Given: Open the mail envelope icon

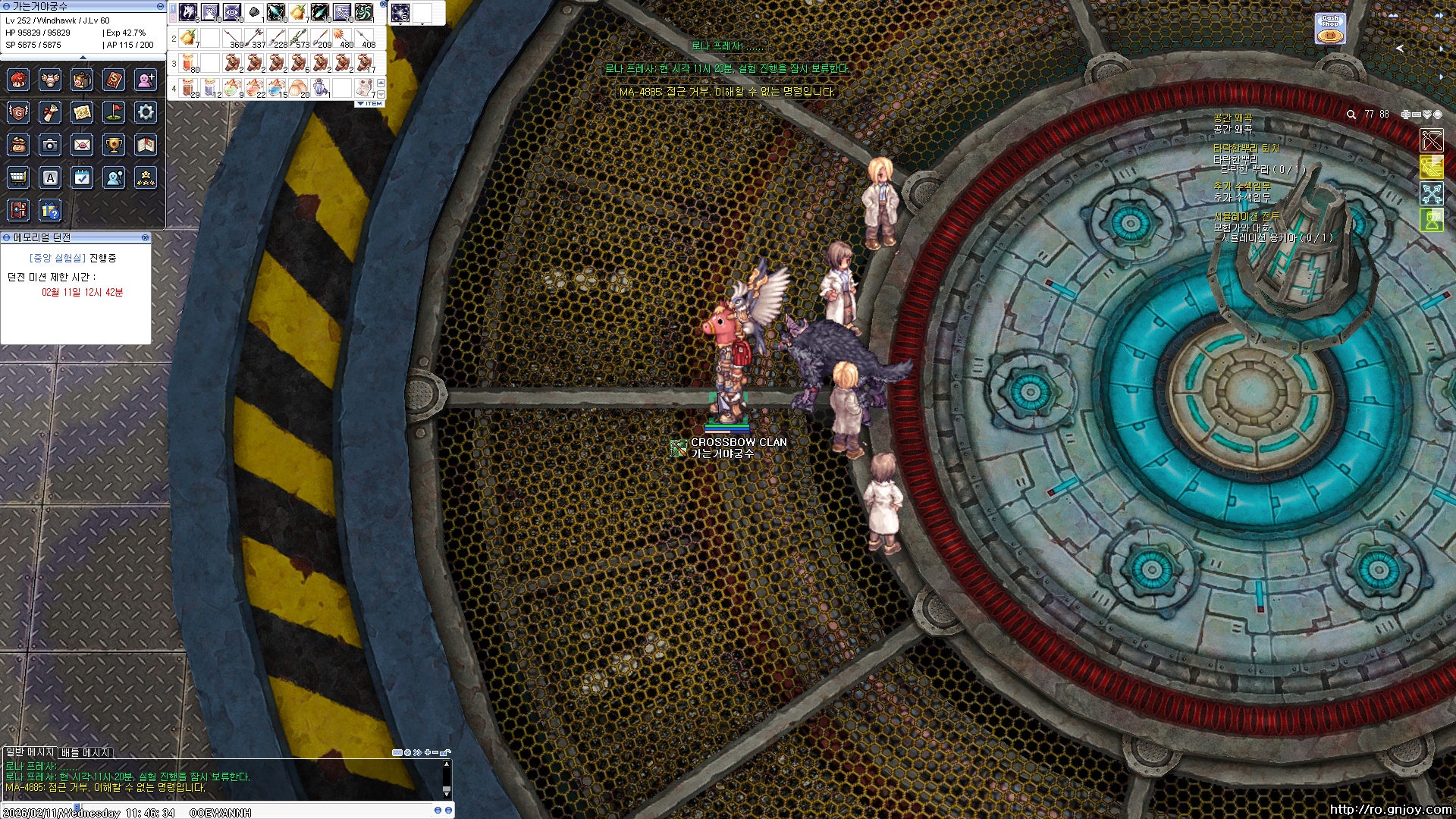Looking at the screenshot, I should click(82, 145).
